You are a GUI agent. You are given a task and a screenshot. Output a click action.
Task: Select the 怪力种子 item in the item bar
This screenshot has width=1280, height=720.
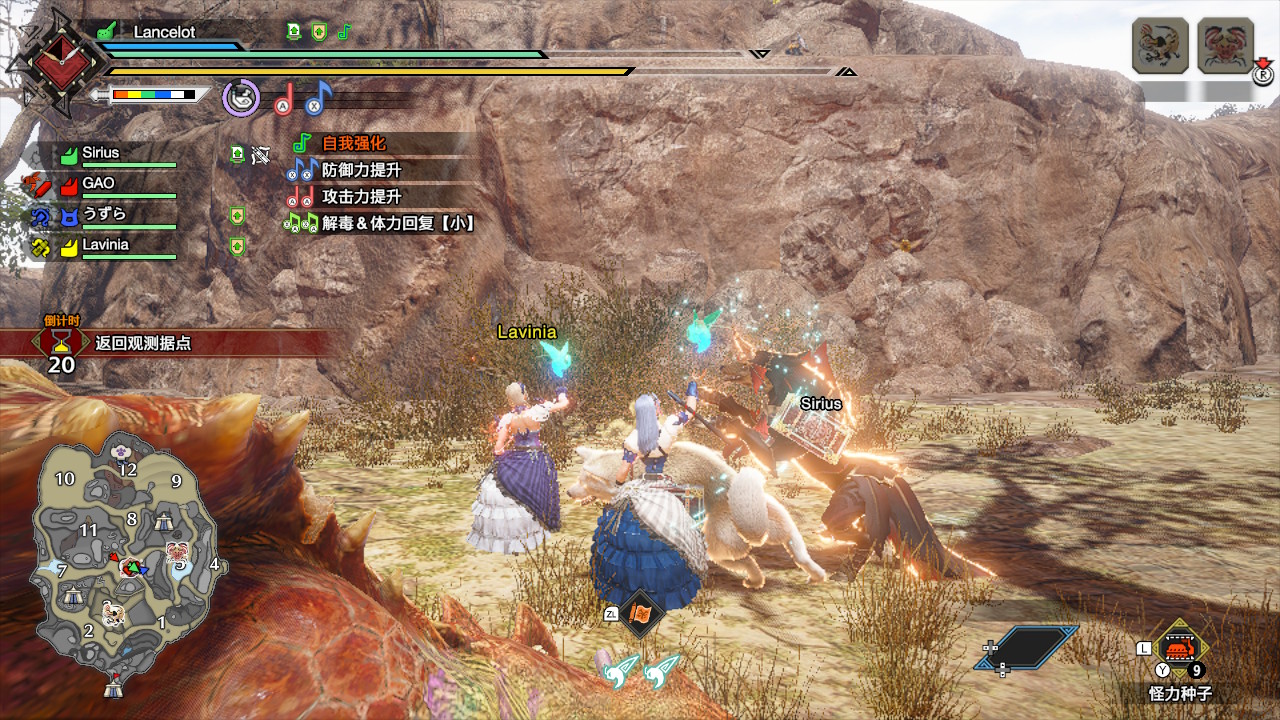point(1181,650)
